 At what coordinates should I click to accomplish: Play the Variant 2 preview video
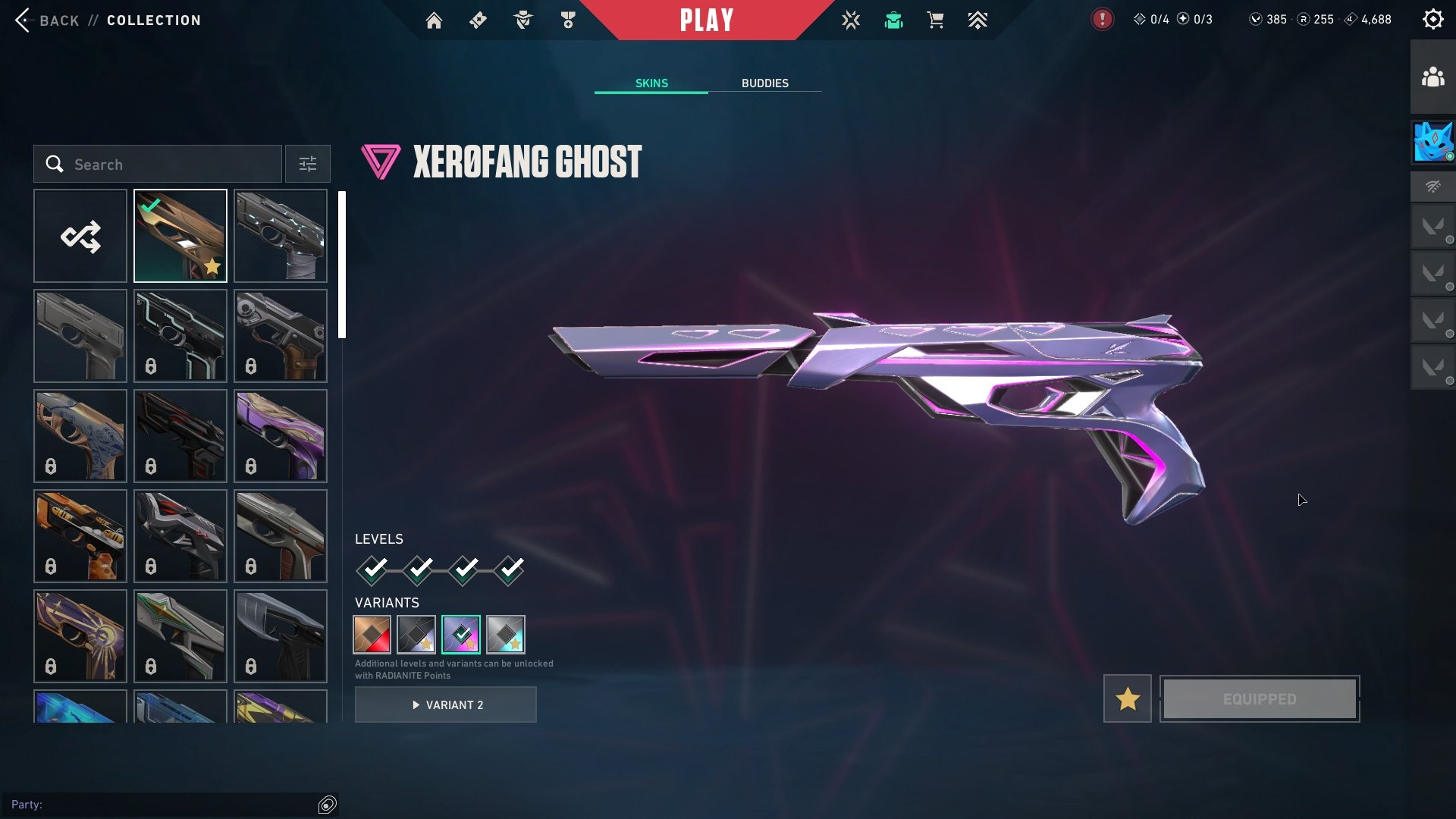(446, 705)
